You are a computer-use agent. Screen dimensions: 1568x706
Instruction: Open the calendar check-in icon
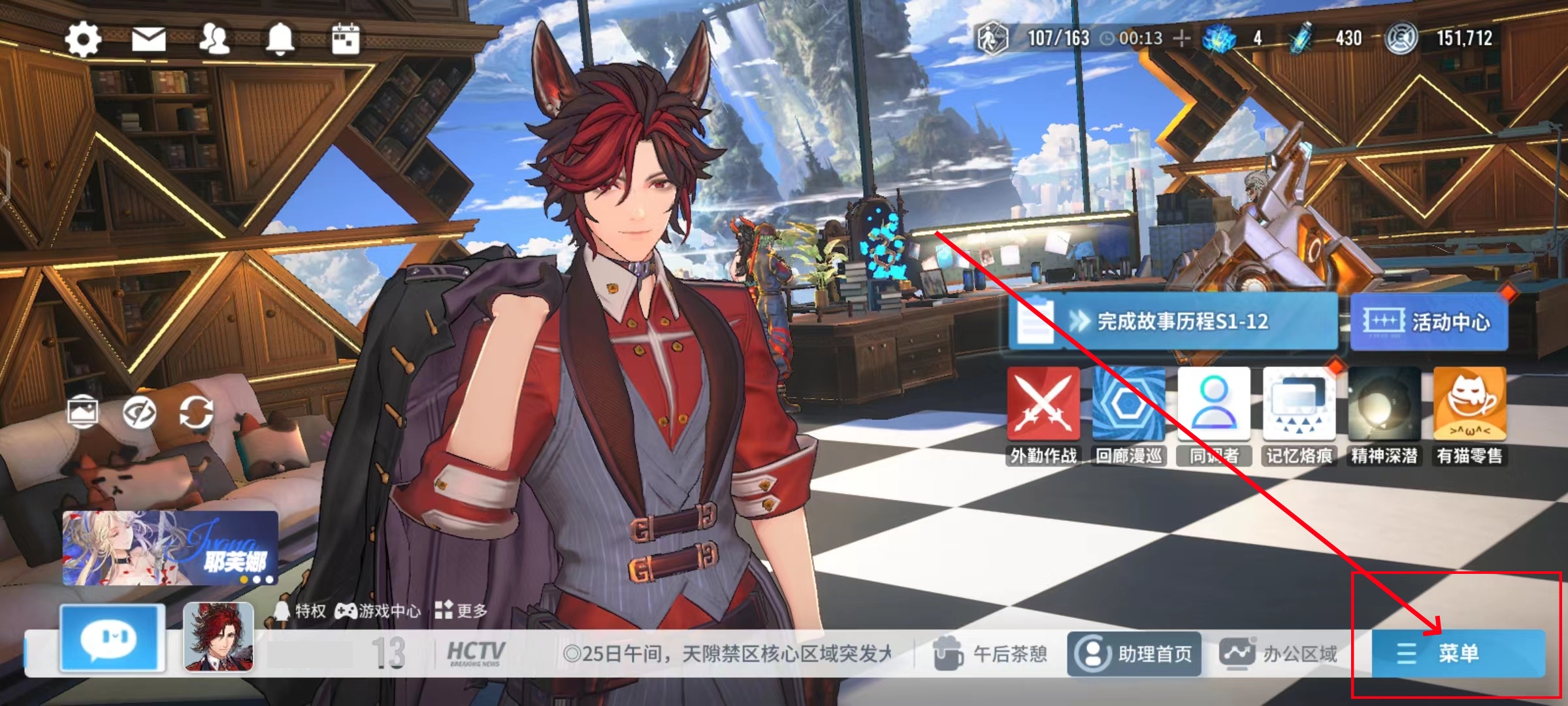346,39
